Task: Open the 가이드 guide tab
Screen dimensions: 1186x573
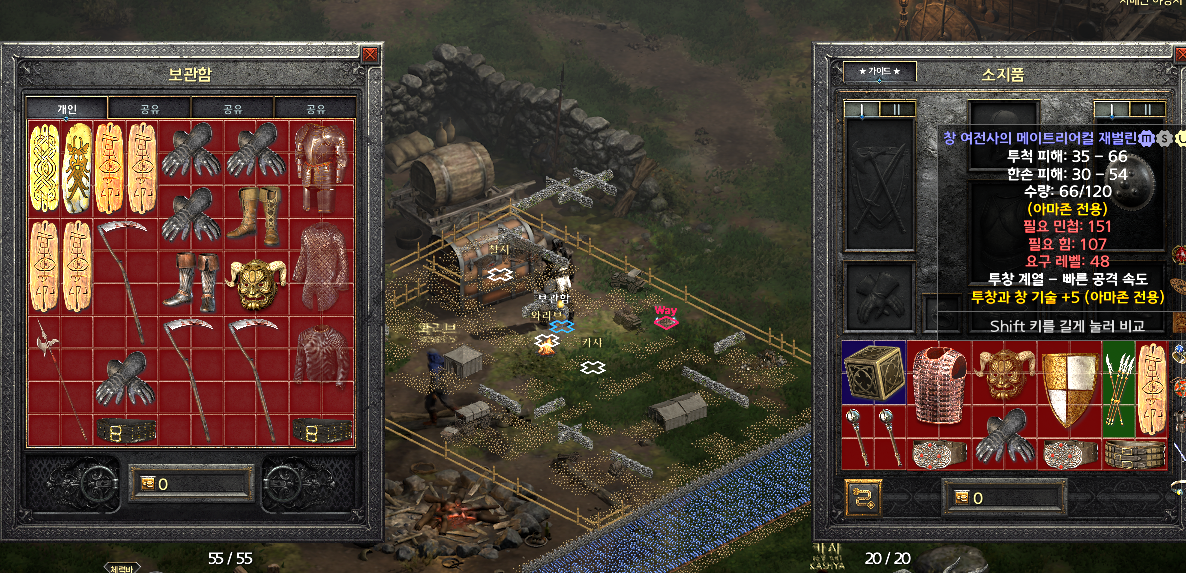Action: point(879,72)
